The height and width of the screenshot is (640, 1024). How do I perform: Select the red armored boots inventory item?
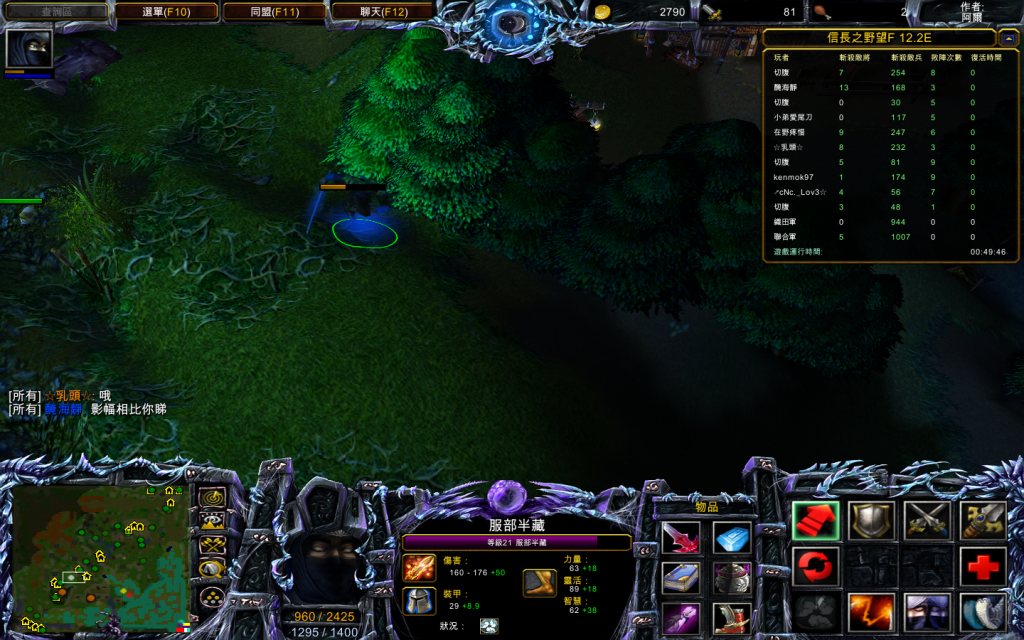point(732,618)
